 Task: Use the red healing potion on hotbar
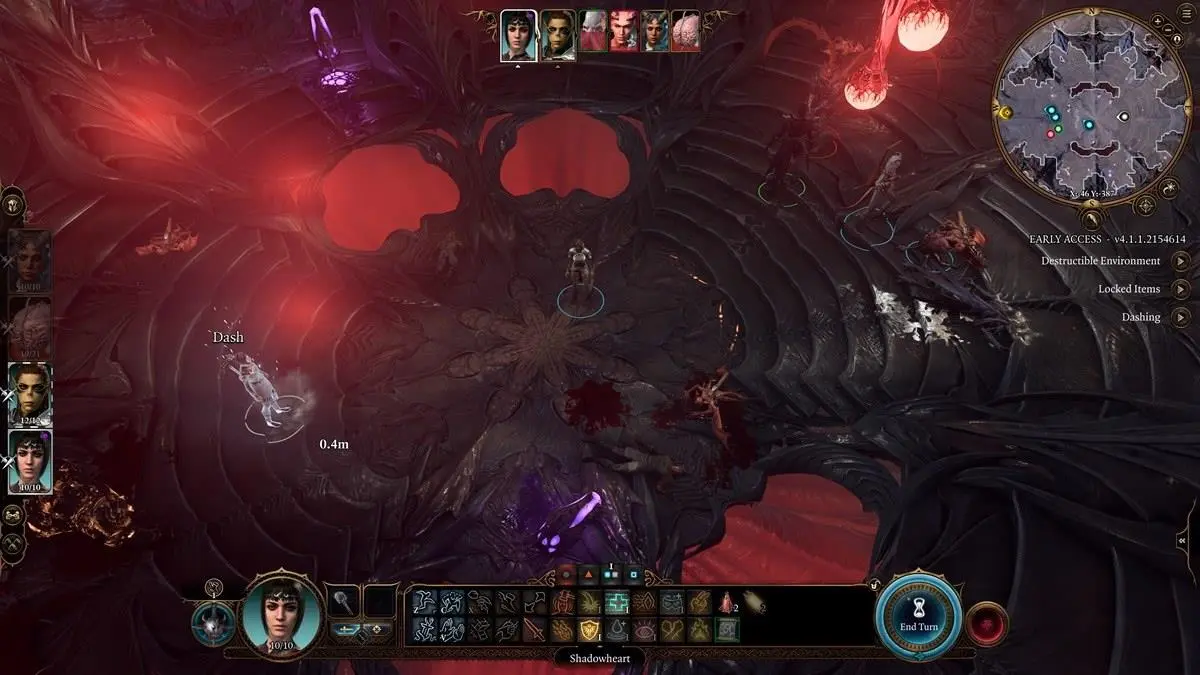[727, 602]
